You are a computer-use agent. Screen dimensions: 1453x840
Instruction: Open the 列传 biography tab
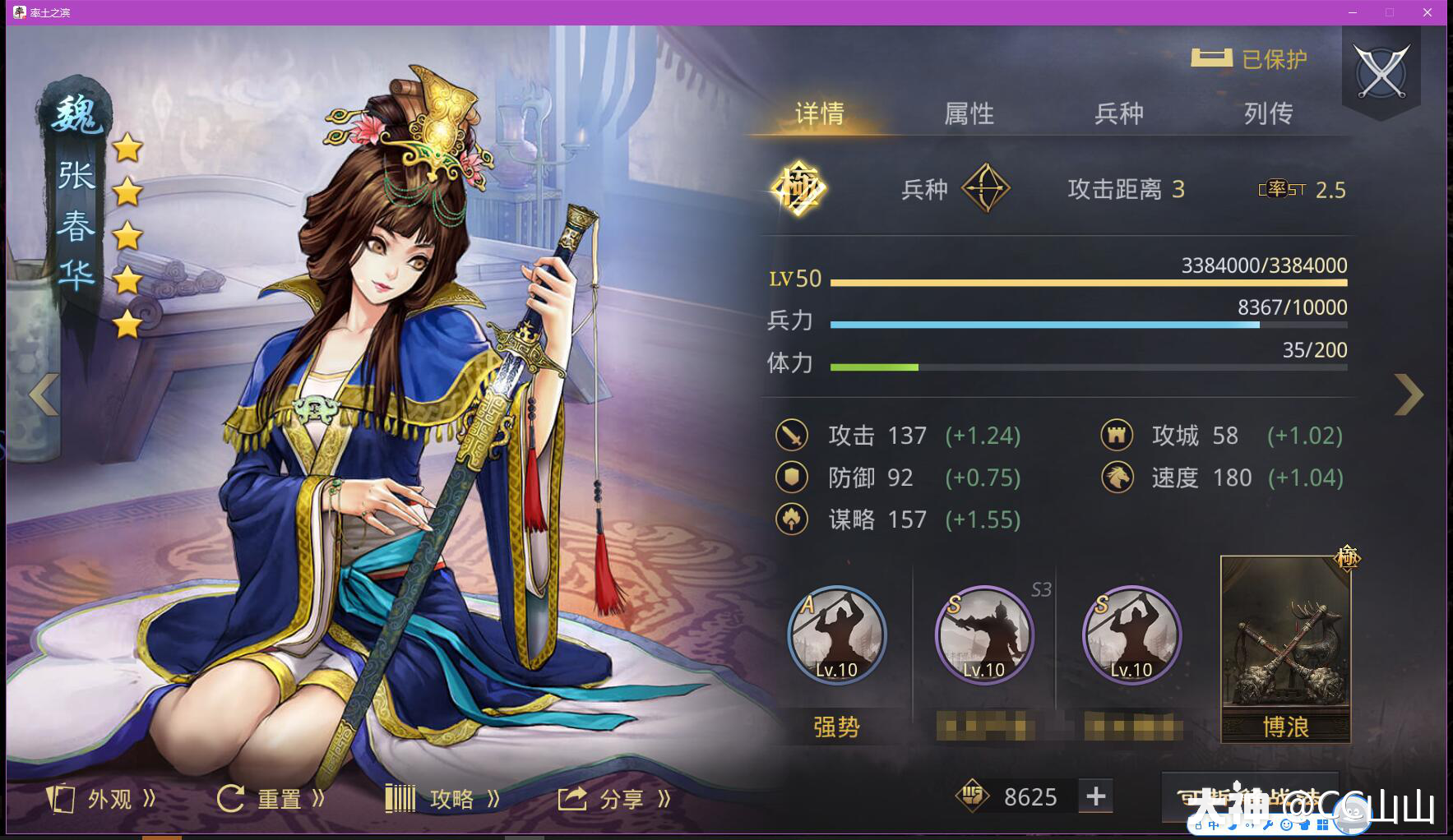coord(1269,113)
